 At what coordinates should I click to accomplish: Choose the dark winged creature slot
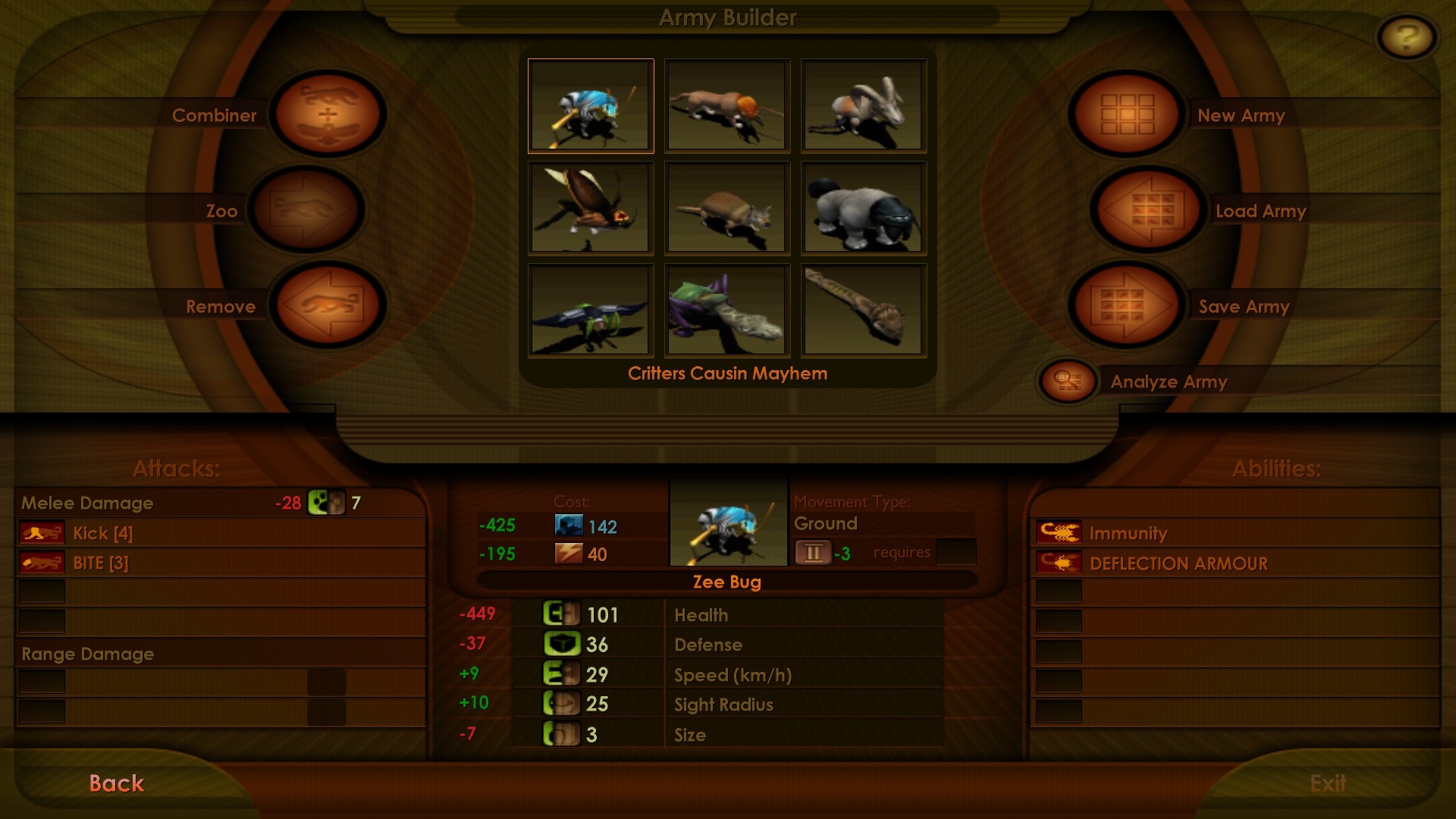pos(591,309)
